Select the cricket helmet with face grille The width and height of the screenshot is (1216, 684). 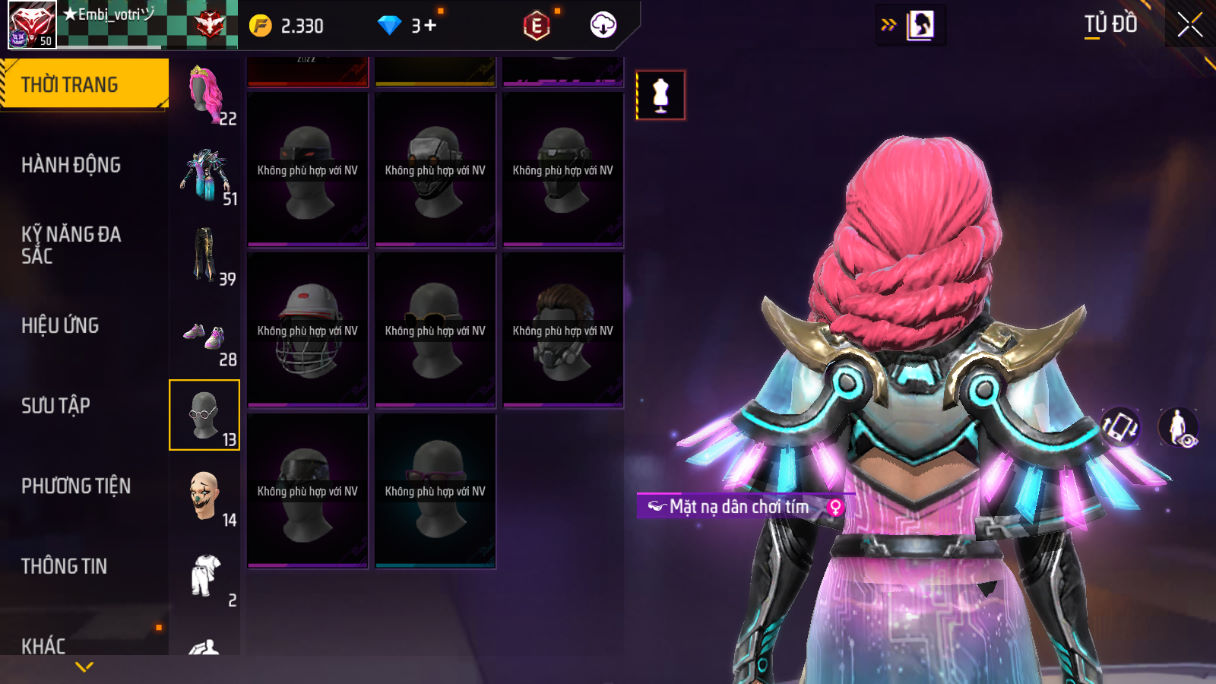coord(307,331)
